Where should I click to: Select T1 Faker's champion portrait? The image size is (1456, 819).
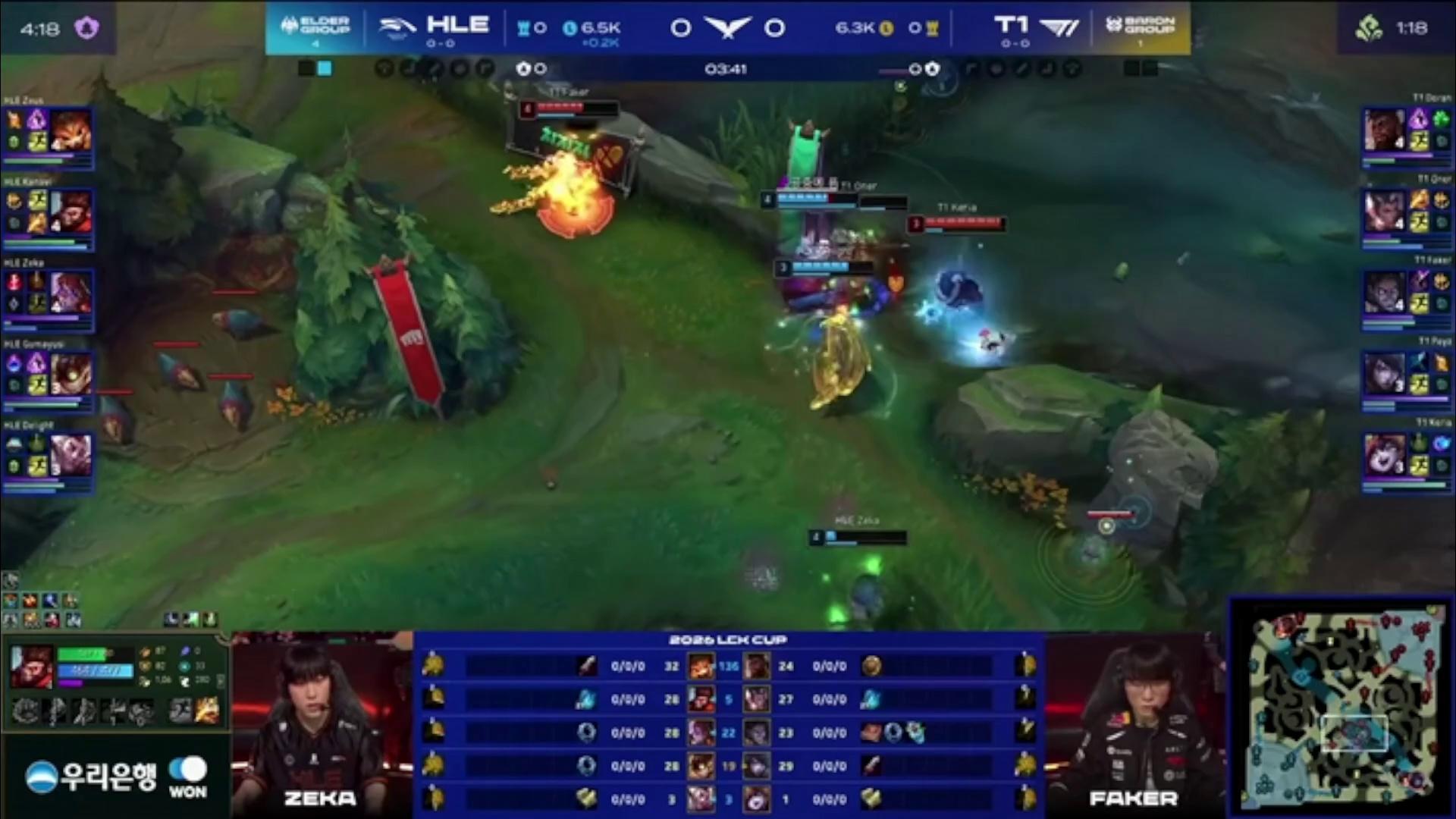(x=1384, y=293)
